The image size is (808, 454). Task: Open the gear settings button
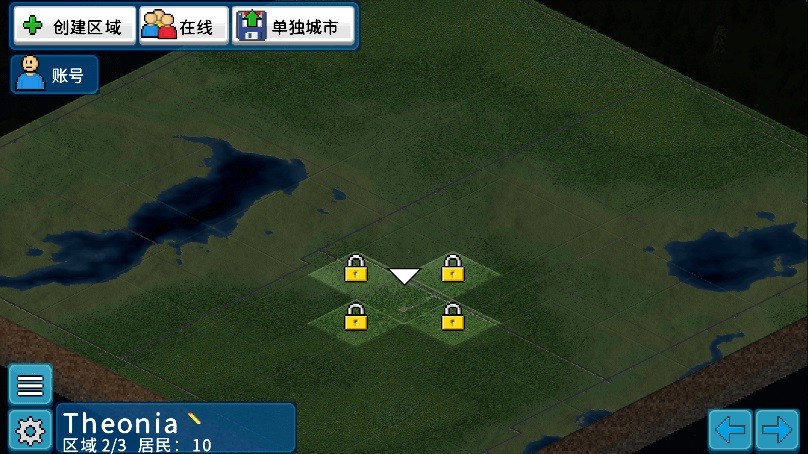click(30, 430)
